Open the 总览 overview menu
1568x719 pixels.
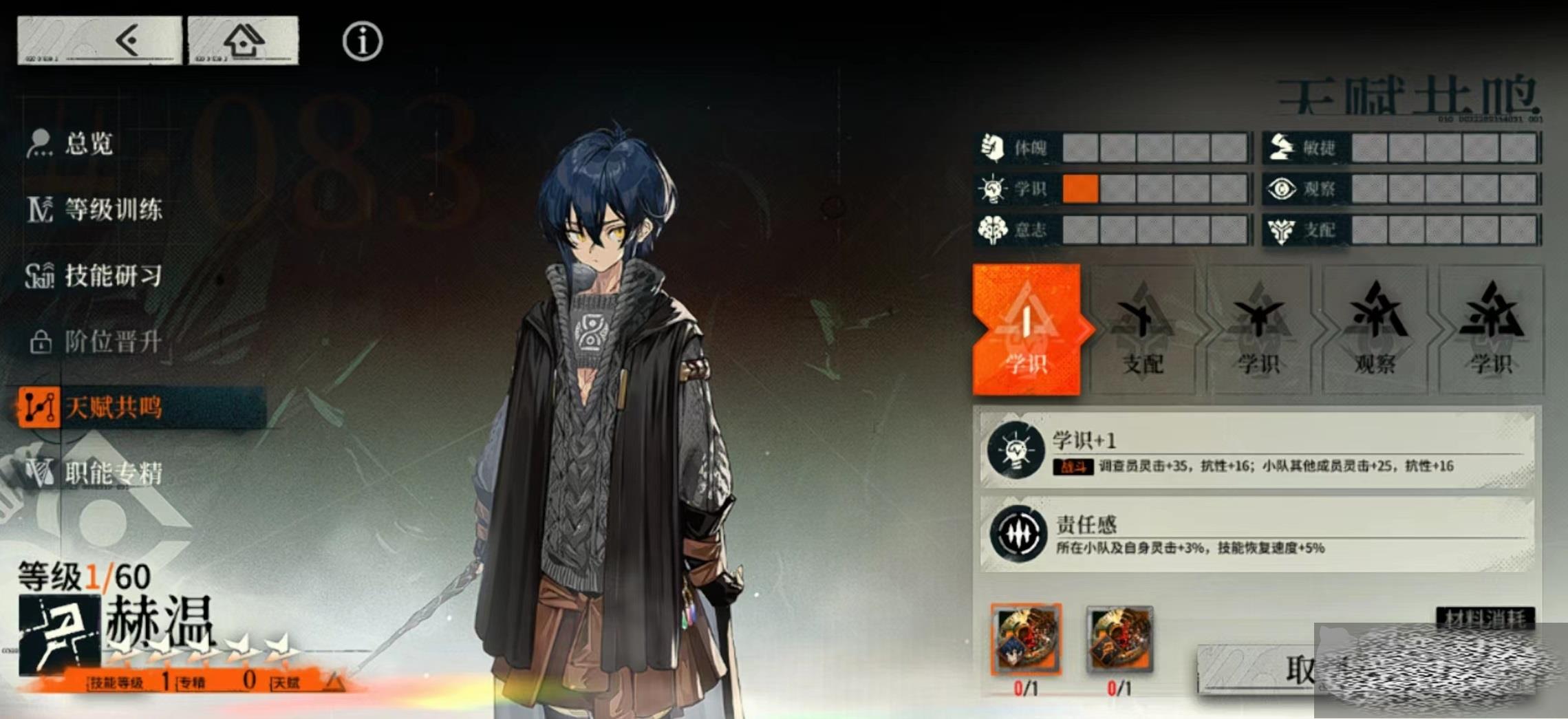click(x=89, y=144)
